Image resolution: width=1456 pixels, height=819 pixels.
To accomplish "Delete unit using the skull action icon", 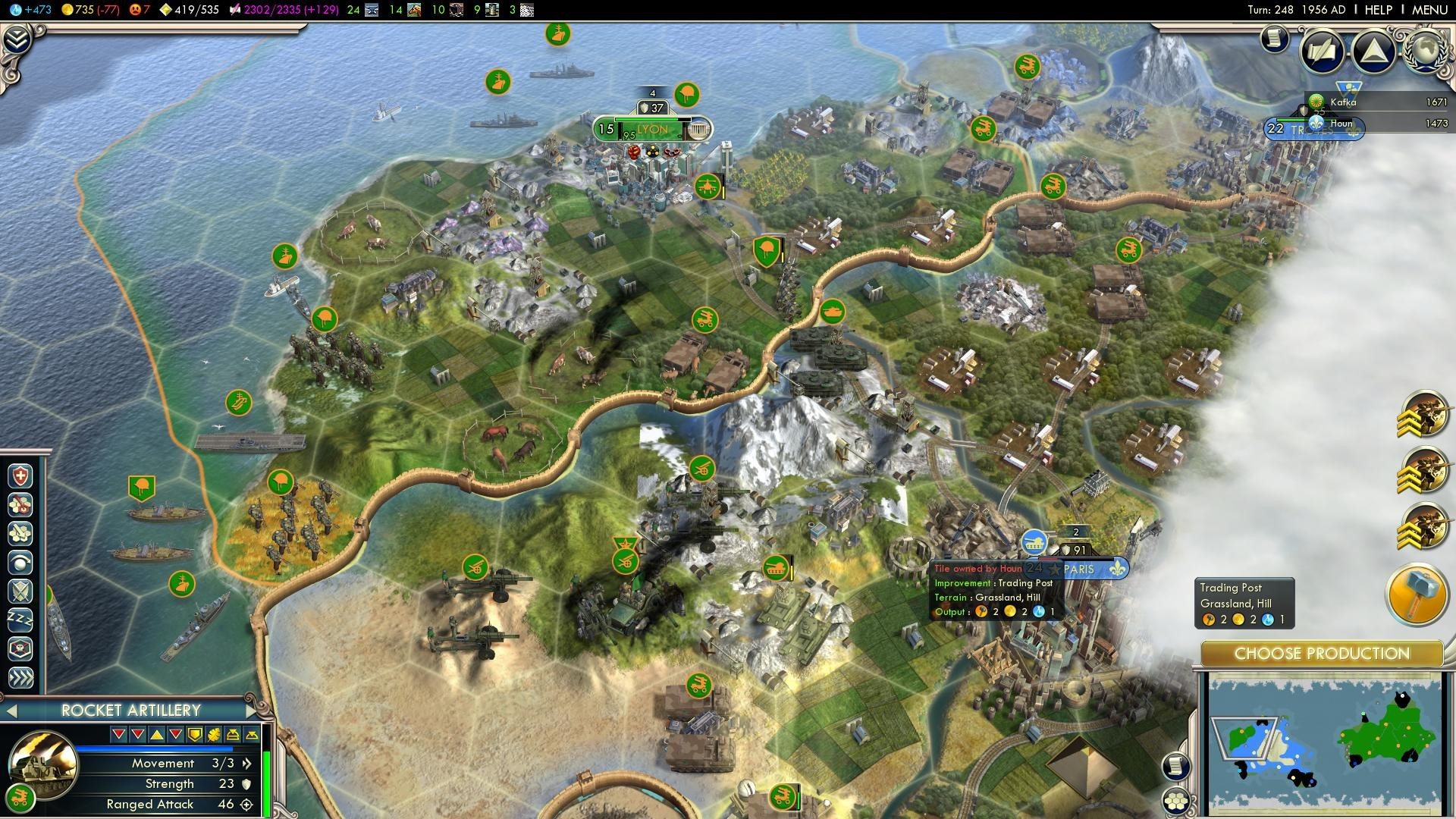I will (x=20, y=649).
